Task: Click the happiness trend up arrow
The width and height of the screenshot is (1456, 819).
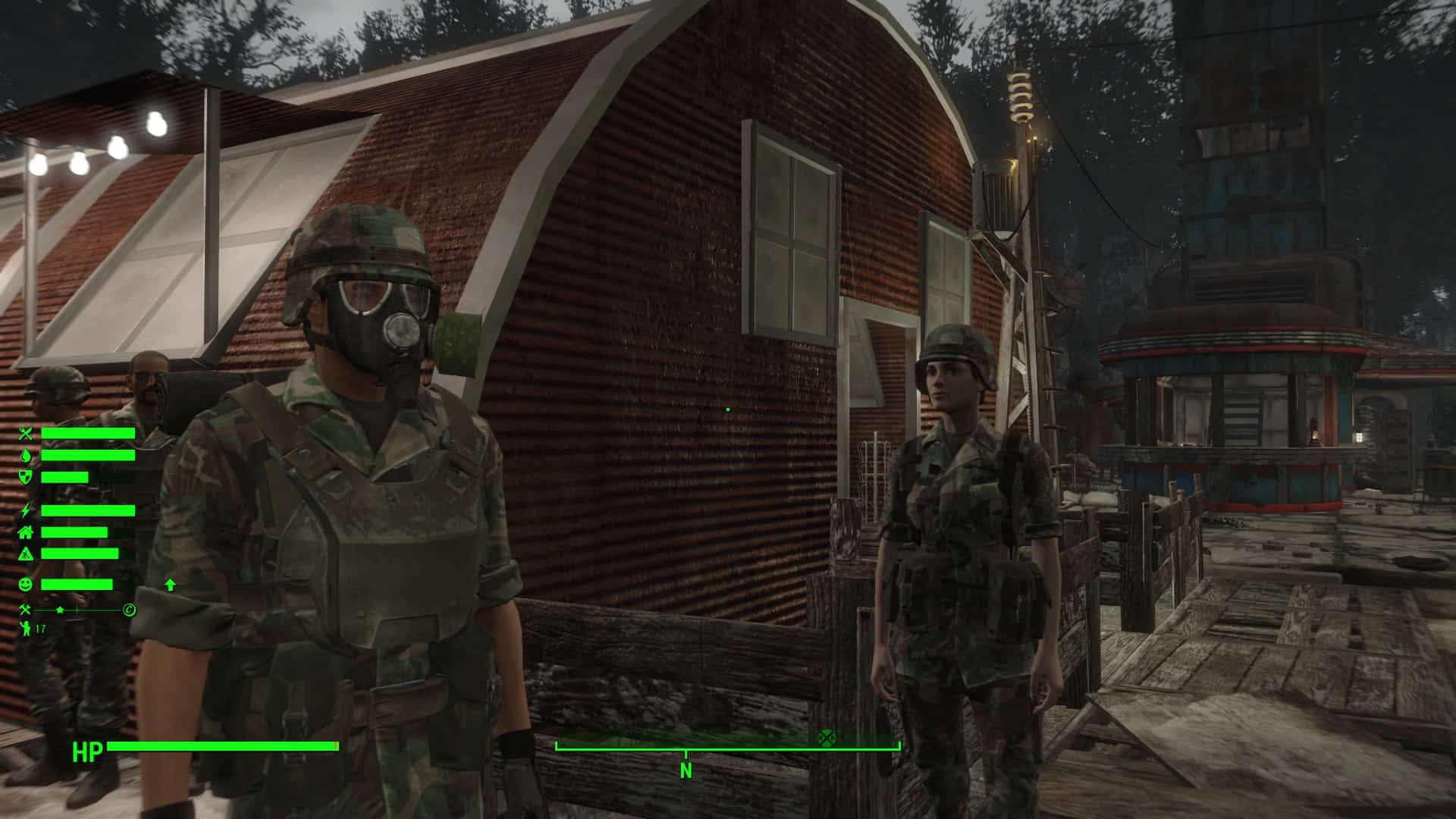Action: (170, 585)
